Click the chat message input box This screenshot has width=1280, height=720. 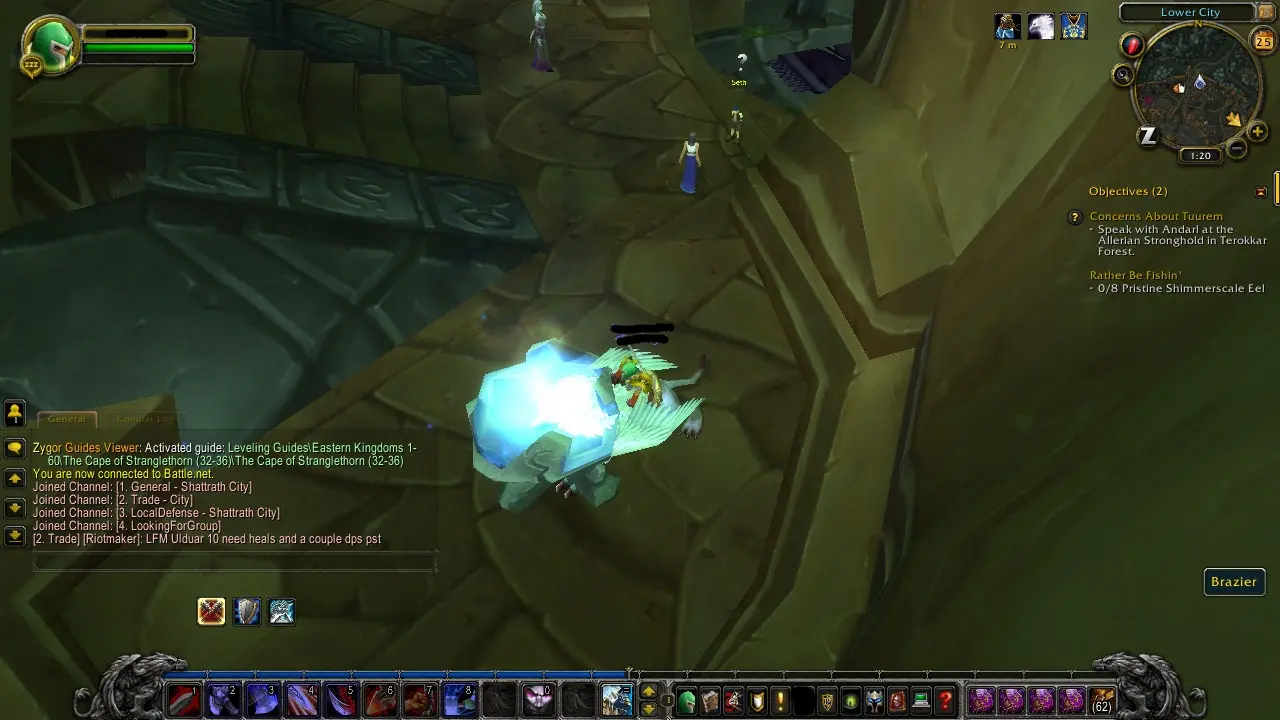pos(235,563)
